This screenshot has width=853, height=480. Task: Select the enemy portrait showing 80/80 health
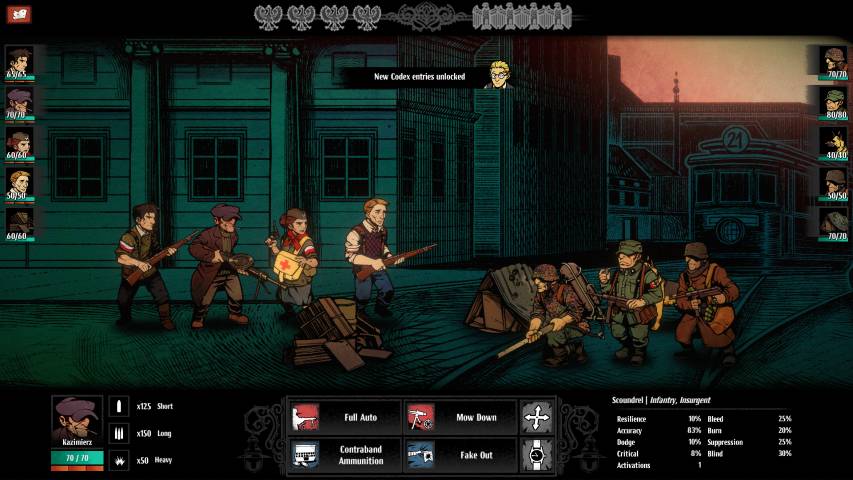[834, 103]
